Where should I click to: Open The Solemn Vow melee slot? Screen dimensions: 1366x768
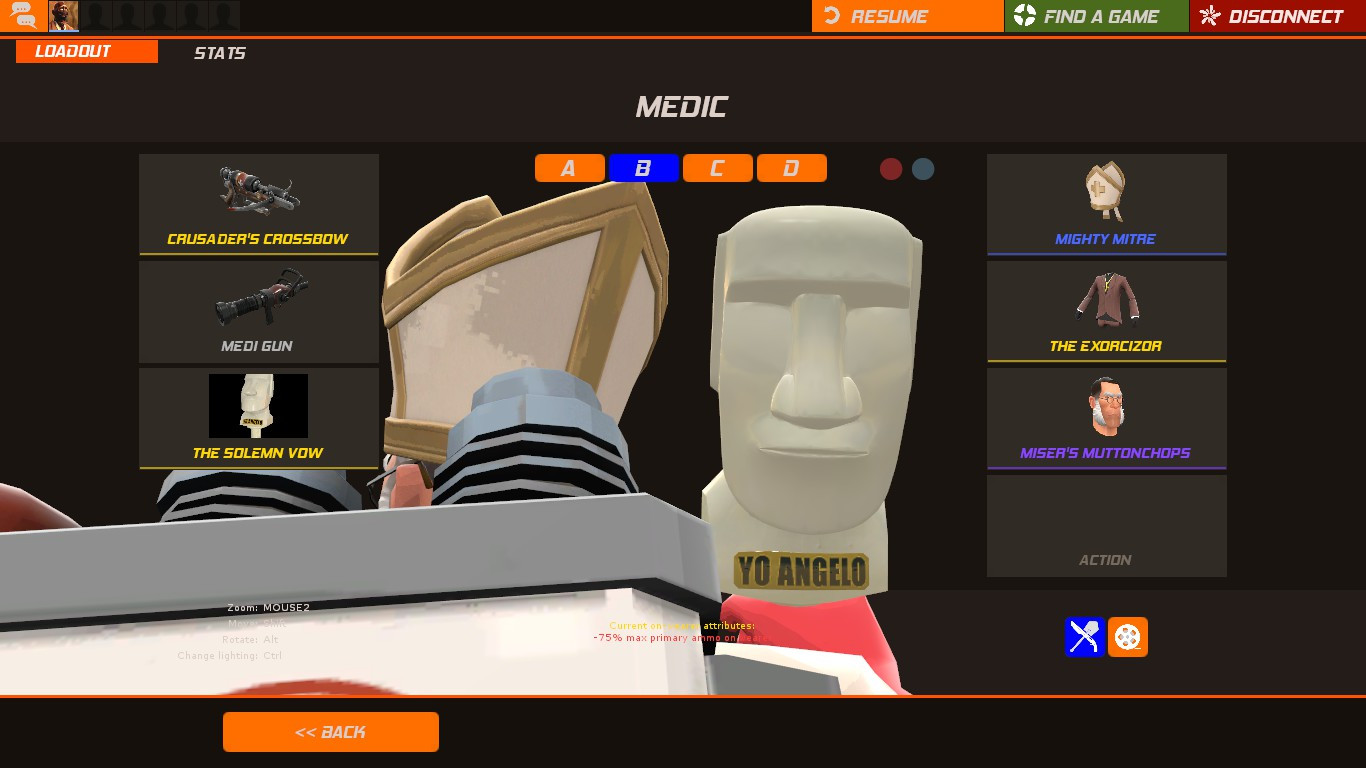258,417
